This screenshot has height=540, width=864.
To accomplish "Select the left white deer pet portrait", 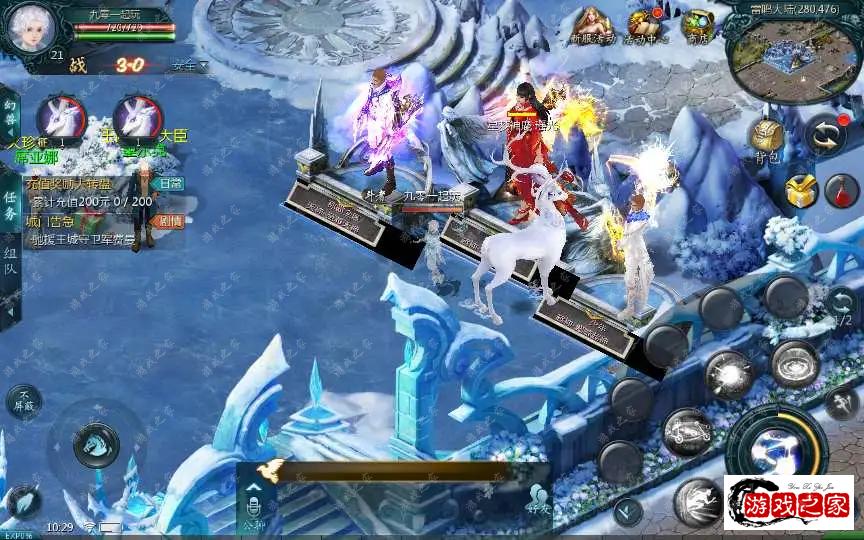I will pyautogui.click(x=60, y=117).
